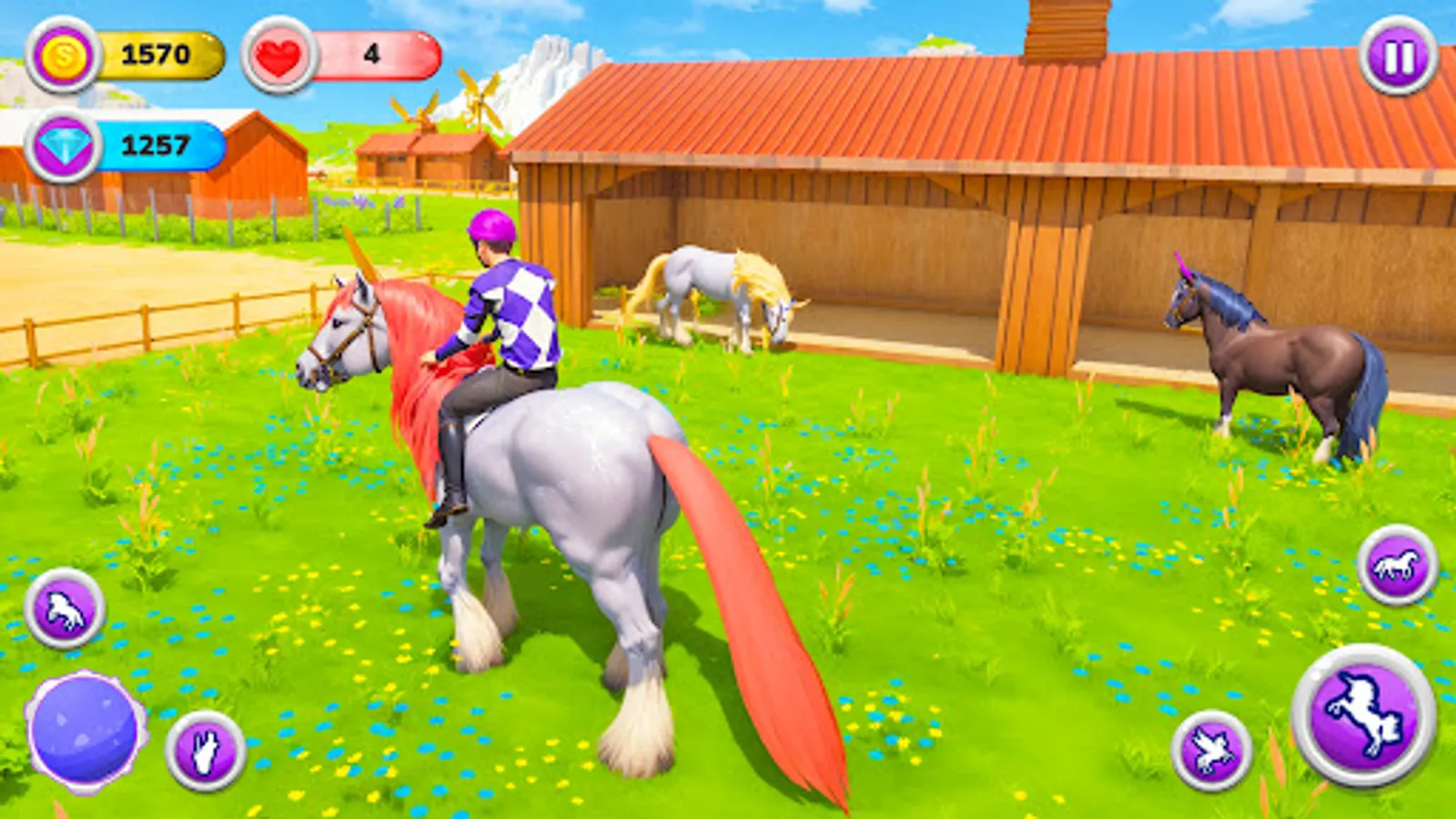Tap the coin icon on the gold counter
Screen dimensions: 1456x819
tap(61, 55)
